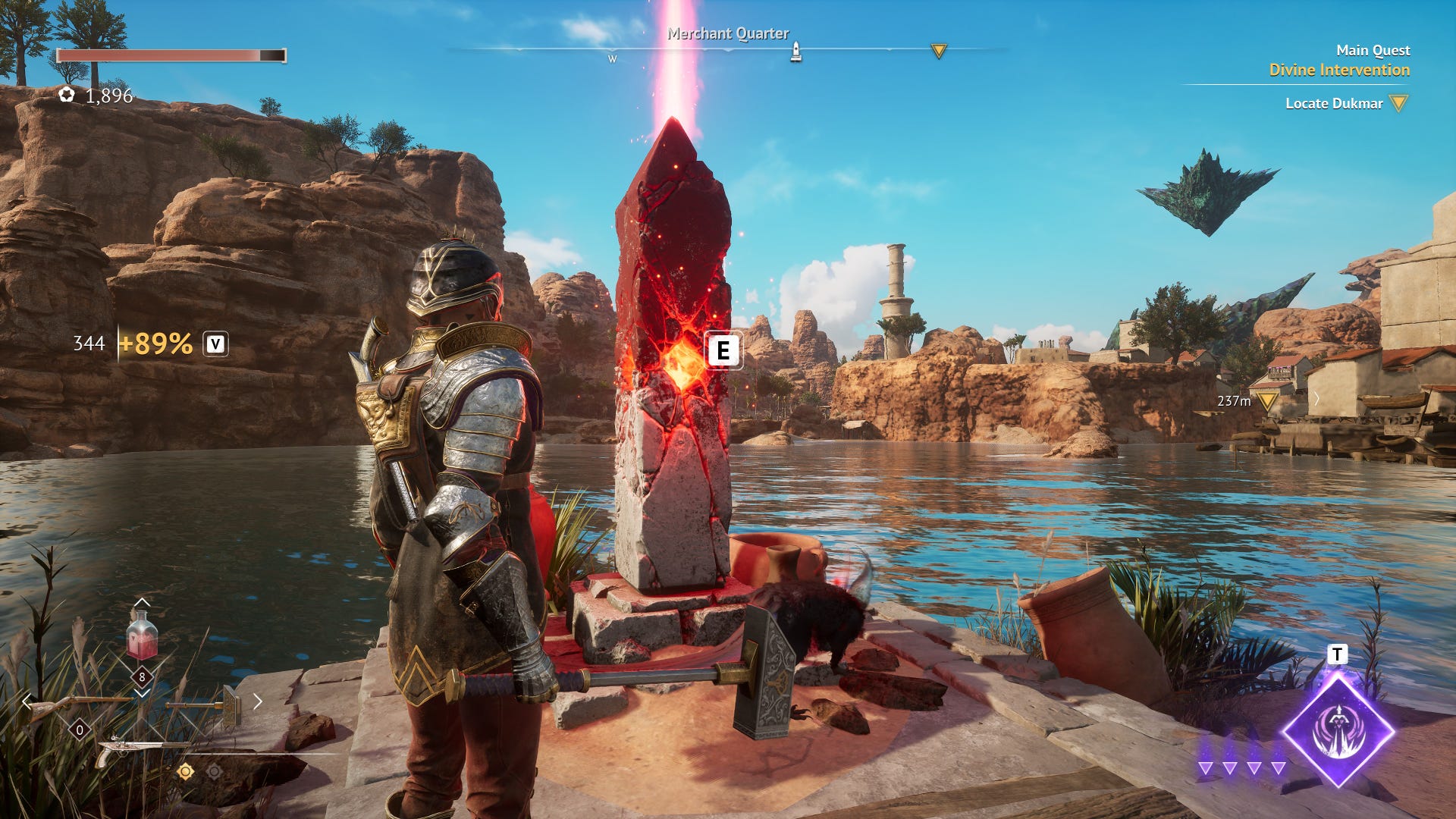Click the Locate Dukmar objective
1456x819 pixels.
click(1334, 103)
